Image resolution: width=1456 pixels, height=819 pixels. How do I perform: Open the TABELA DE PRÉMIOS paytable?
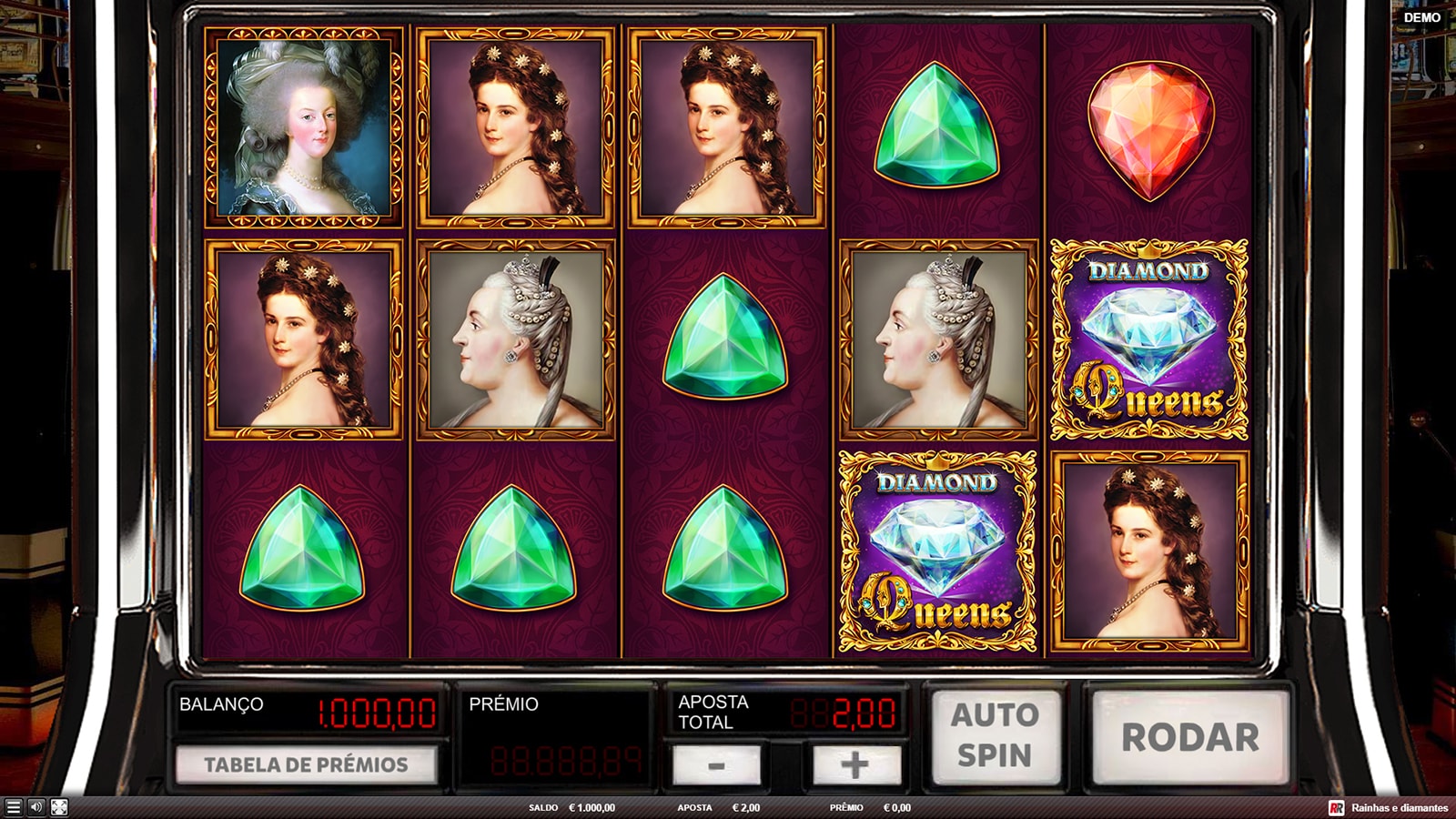pyautogui.click(x=306, y=764)
